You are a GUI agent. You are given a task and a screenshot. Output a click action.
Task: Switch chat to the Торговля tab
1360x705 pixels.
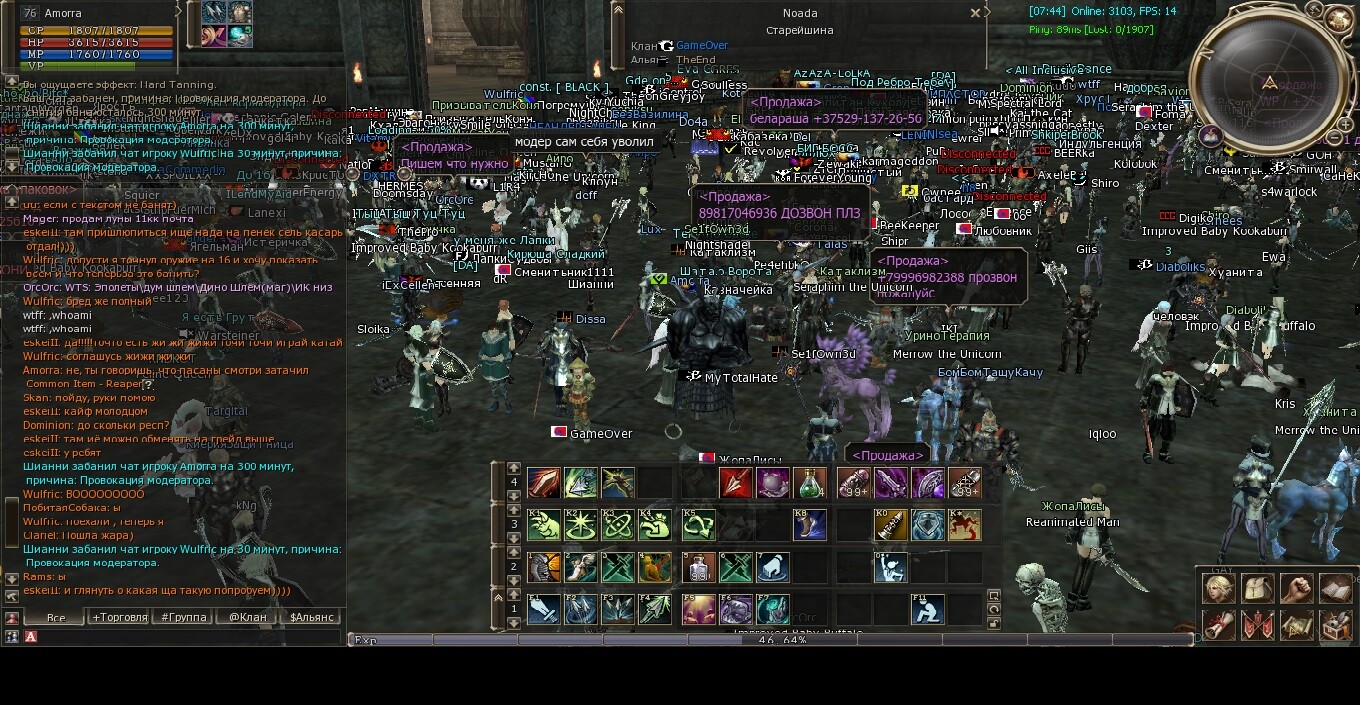tap(120, 617)
